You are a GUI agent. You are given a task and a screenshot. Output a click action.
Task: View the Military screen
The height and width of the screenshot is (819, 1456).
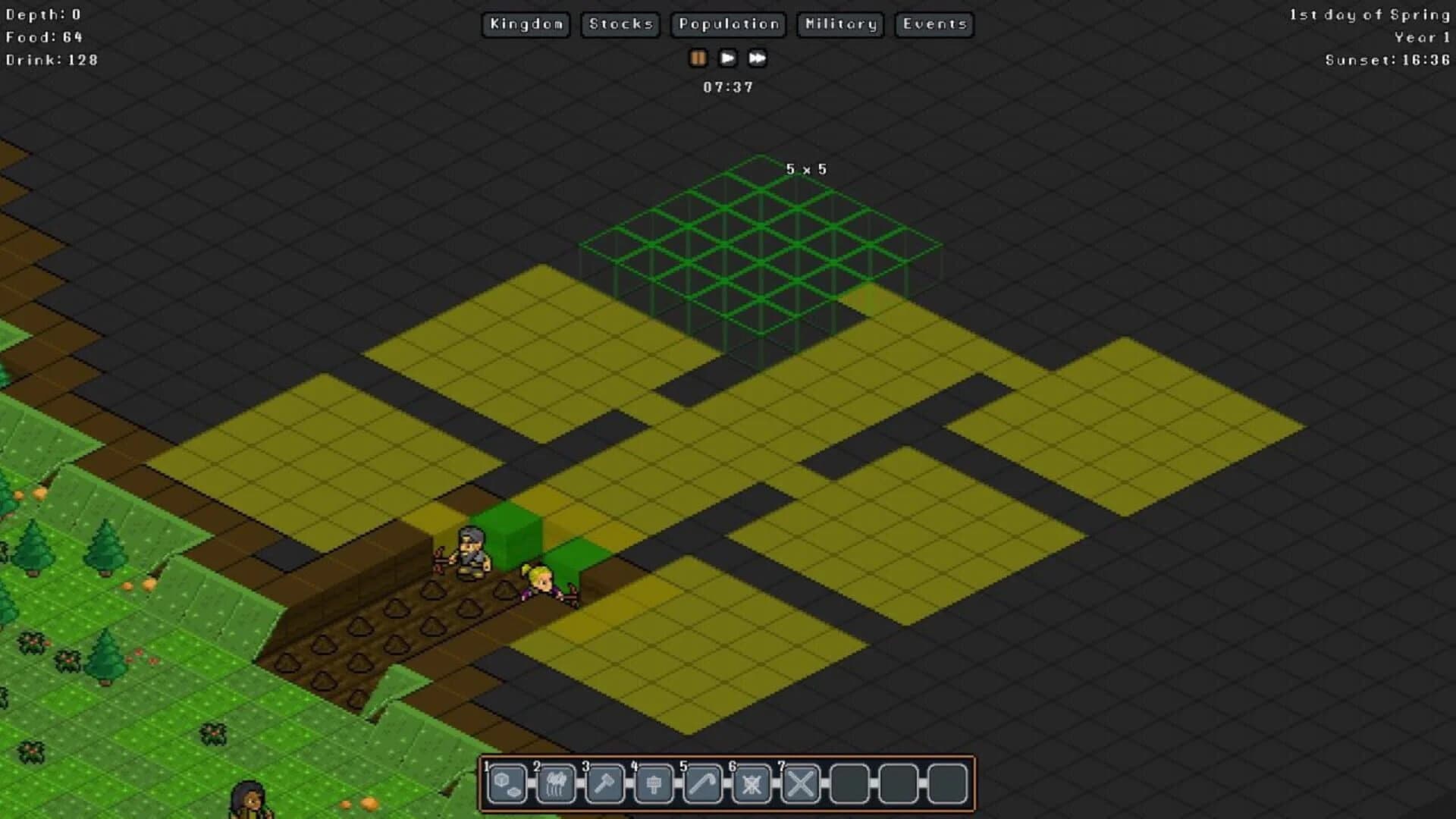click(x=839, y=24)
